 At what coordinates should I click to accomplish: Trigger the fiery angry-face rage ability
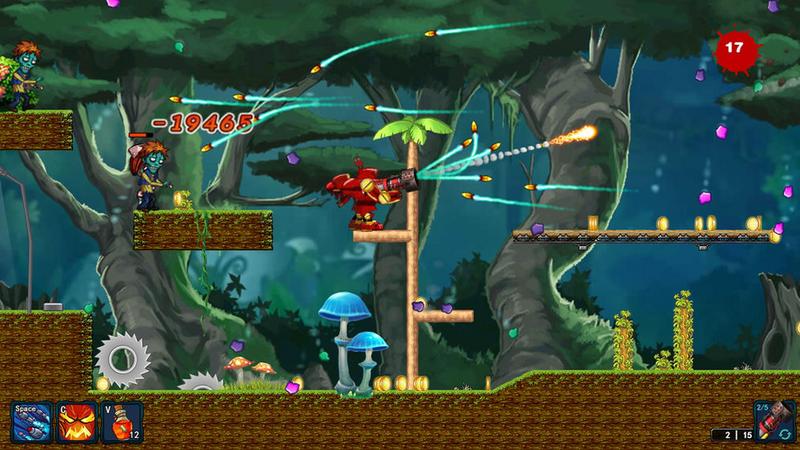75,423
